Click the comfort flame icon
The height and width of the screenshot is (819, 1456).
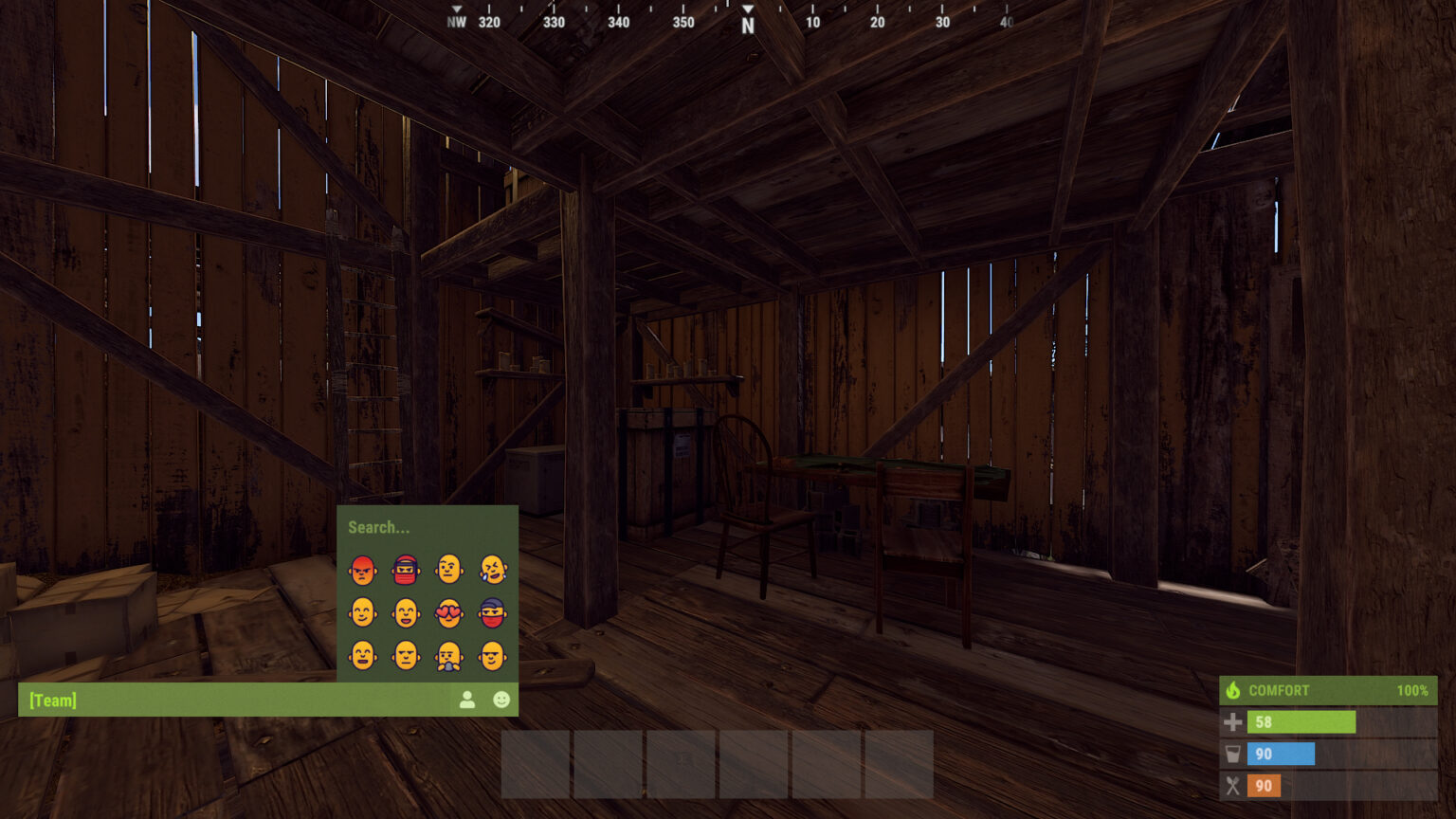[1235, 690]
